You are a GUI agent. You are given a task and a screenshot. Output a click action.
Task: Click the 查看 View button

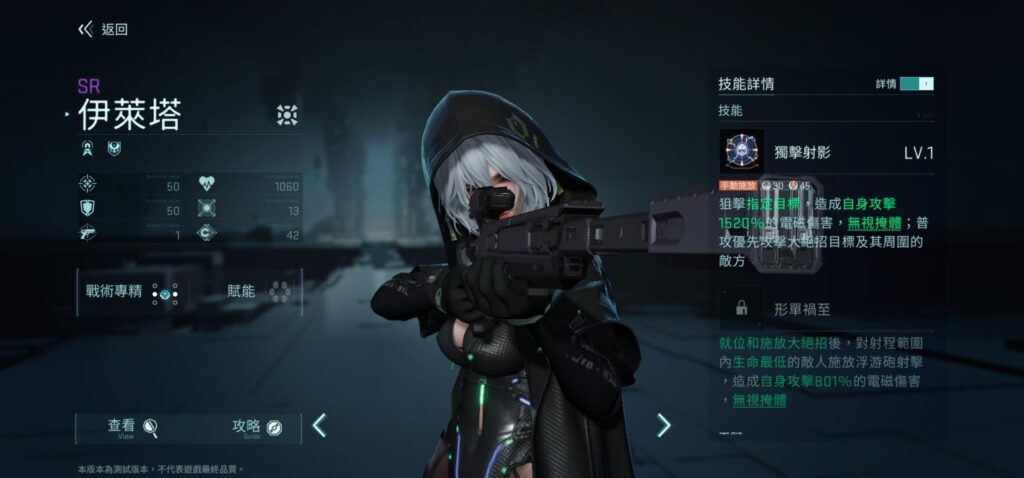(134, 428)
